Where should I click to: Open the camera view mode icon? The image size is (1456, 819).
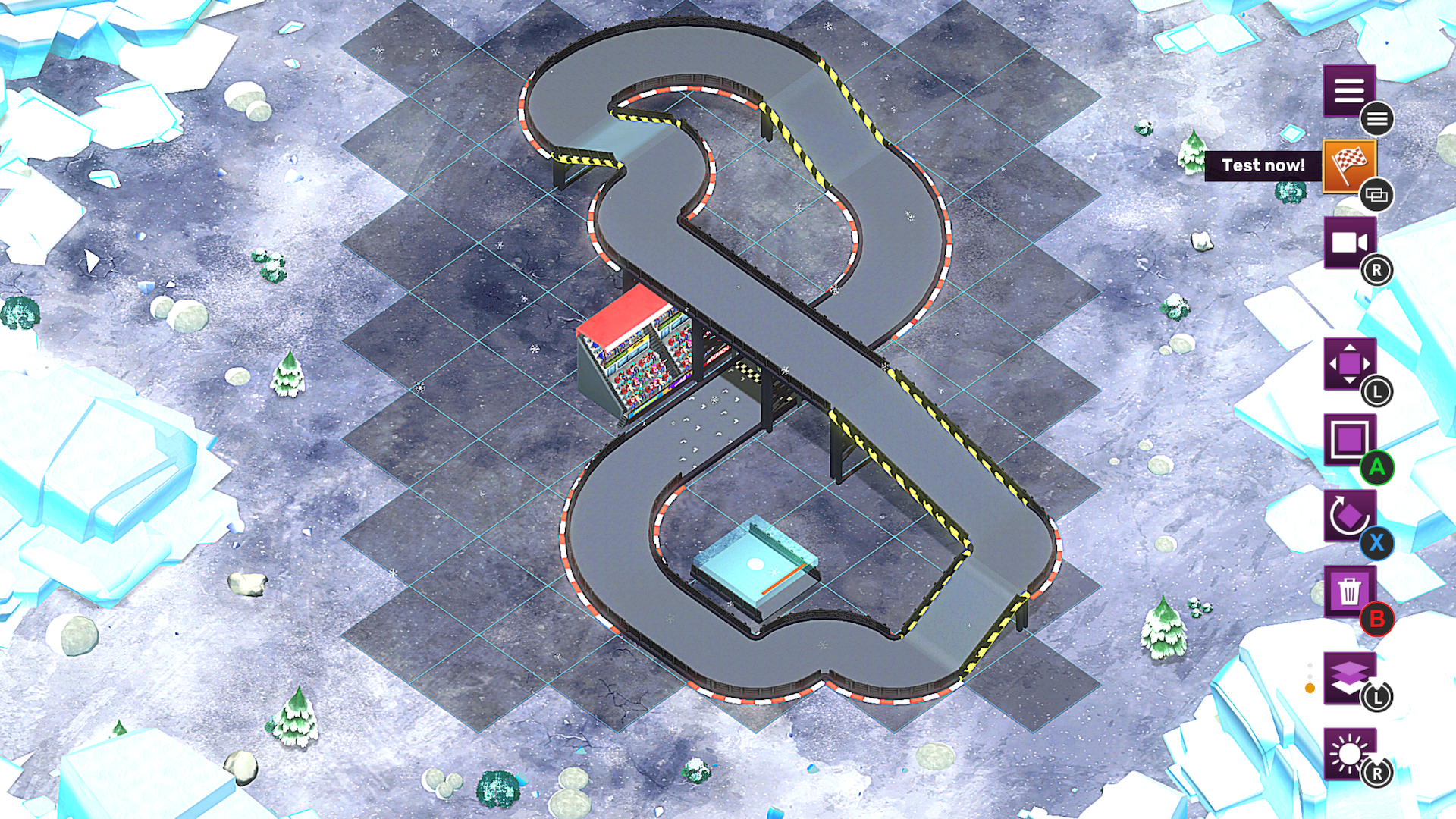[x=1348, y=243]
